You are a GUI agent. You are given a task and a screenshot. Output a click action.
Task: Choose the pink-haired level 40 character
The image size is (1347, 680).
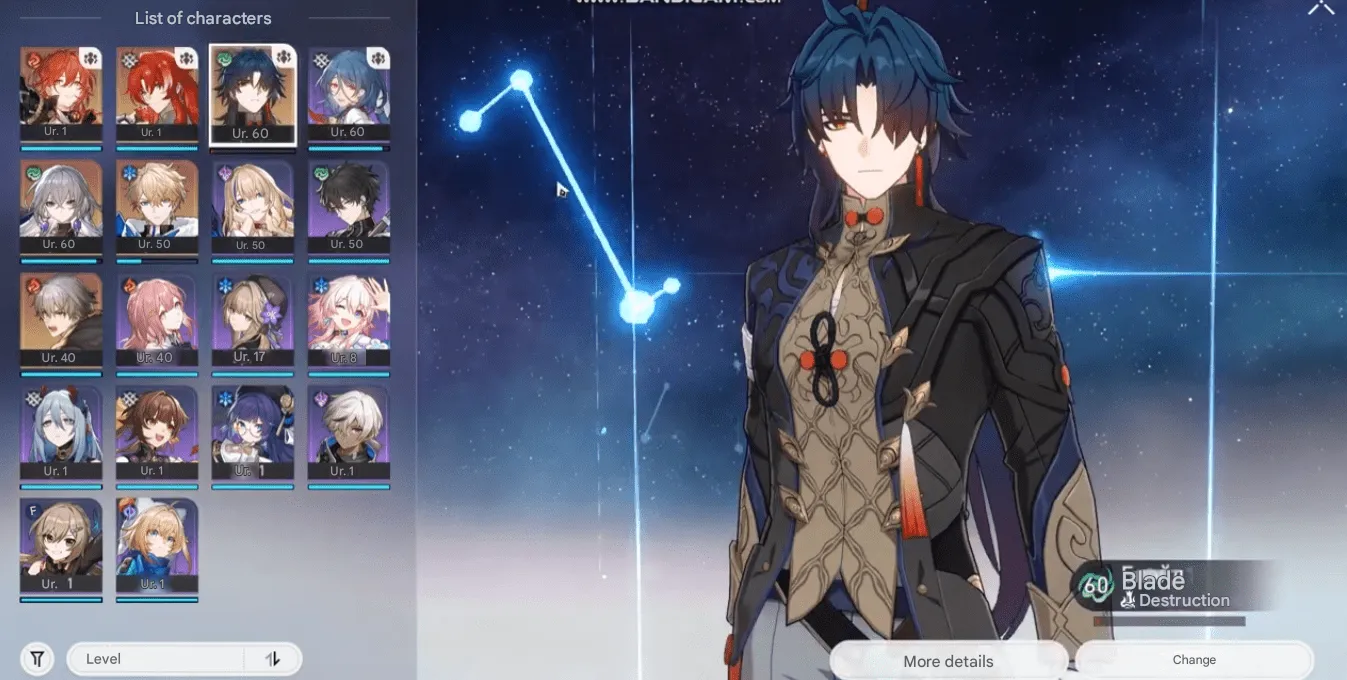pyautogui.click(x=157, y=320)
